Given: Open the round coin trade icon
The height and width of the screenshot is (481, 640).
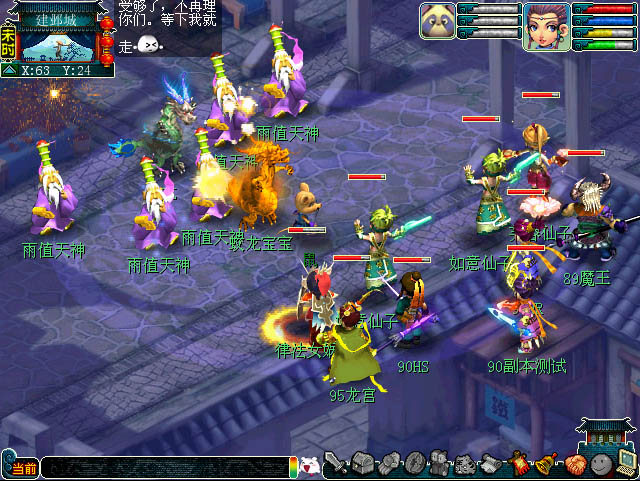Looking at the screenshot, I should coord(414,465).
